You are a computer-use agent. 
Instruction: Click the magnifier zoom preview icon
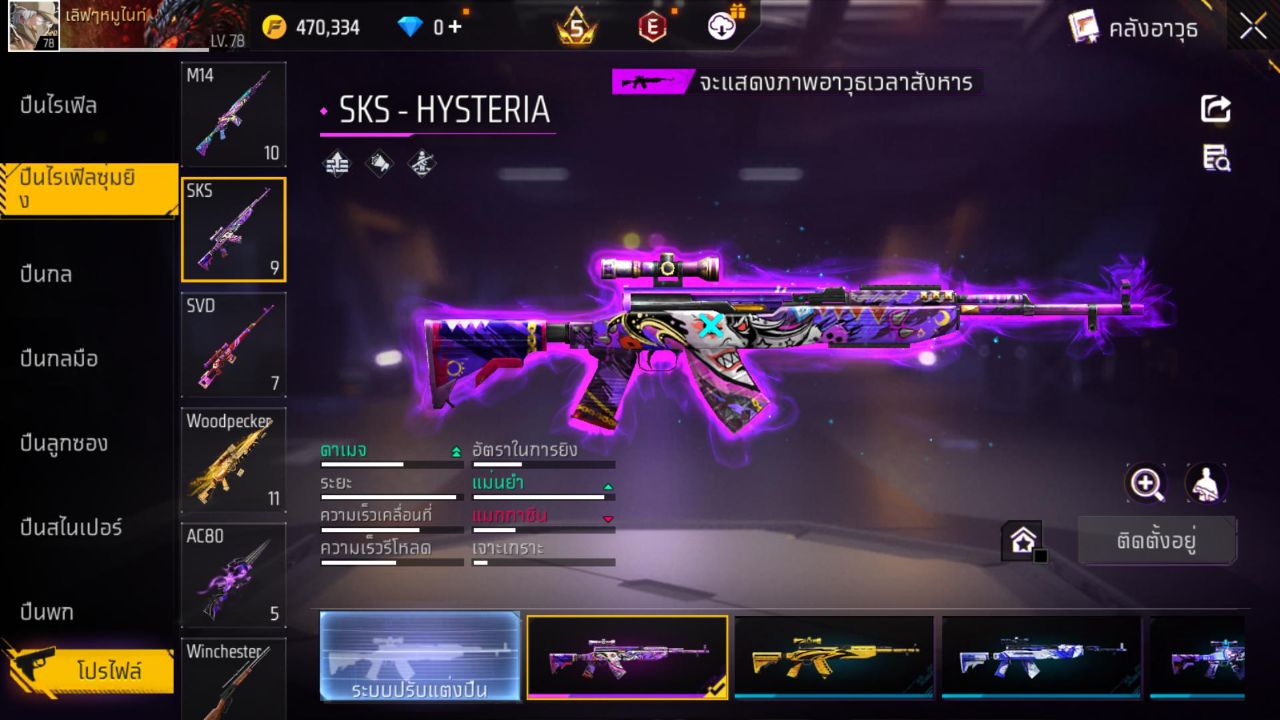click(x=1146, y=484)
